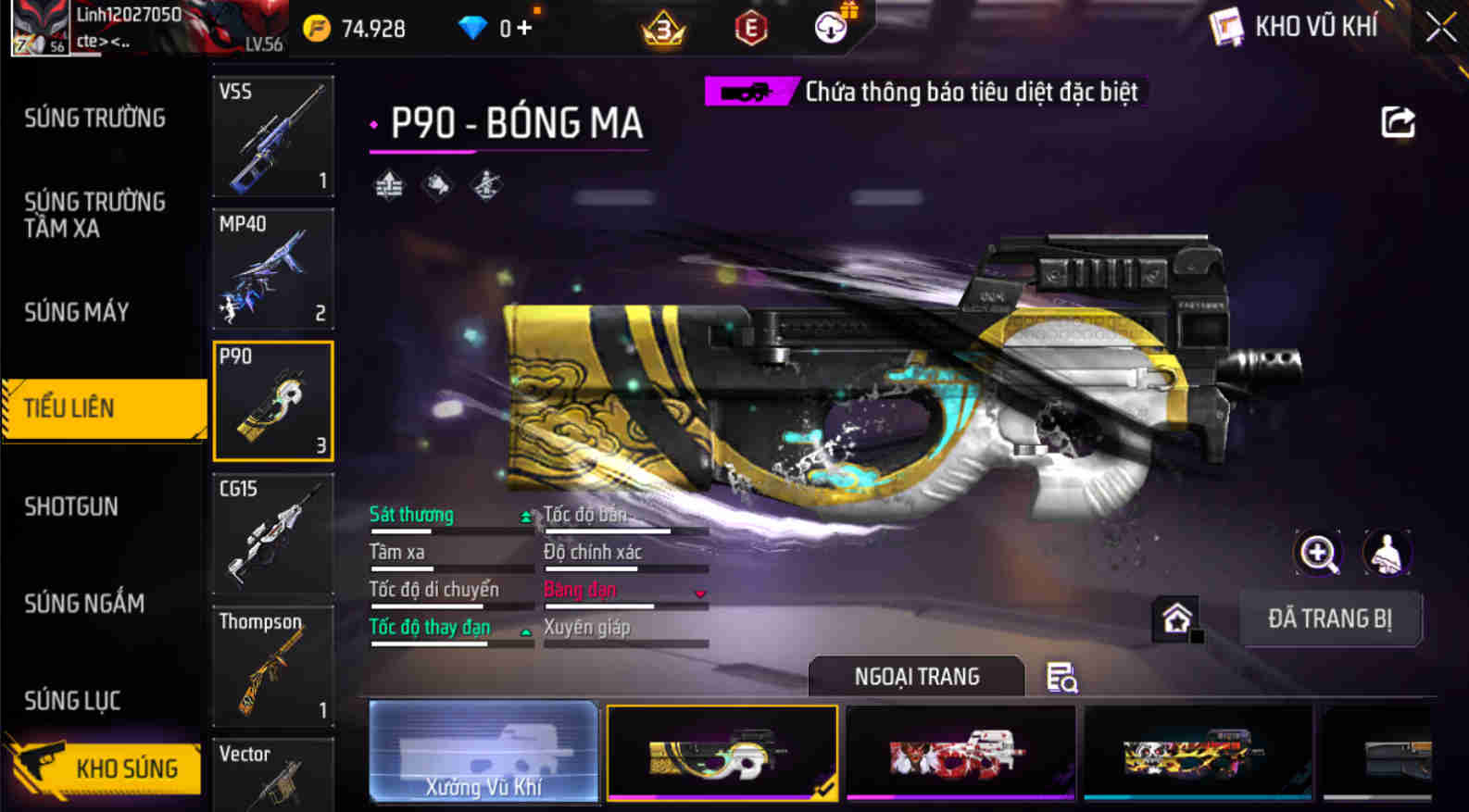Click the gift download icon in the top bar

pyautogui.click(x=831, y=27)
